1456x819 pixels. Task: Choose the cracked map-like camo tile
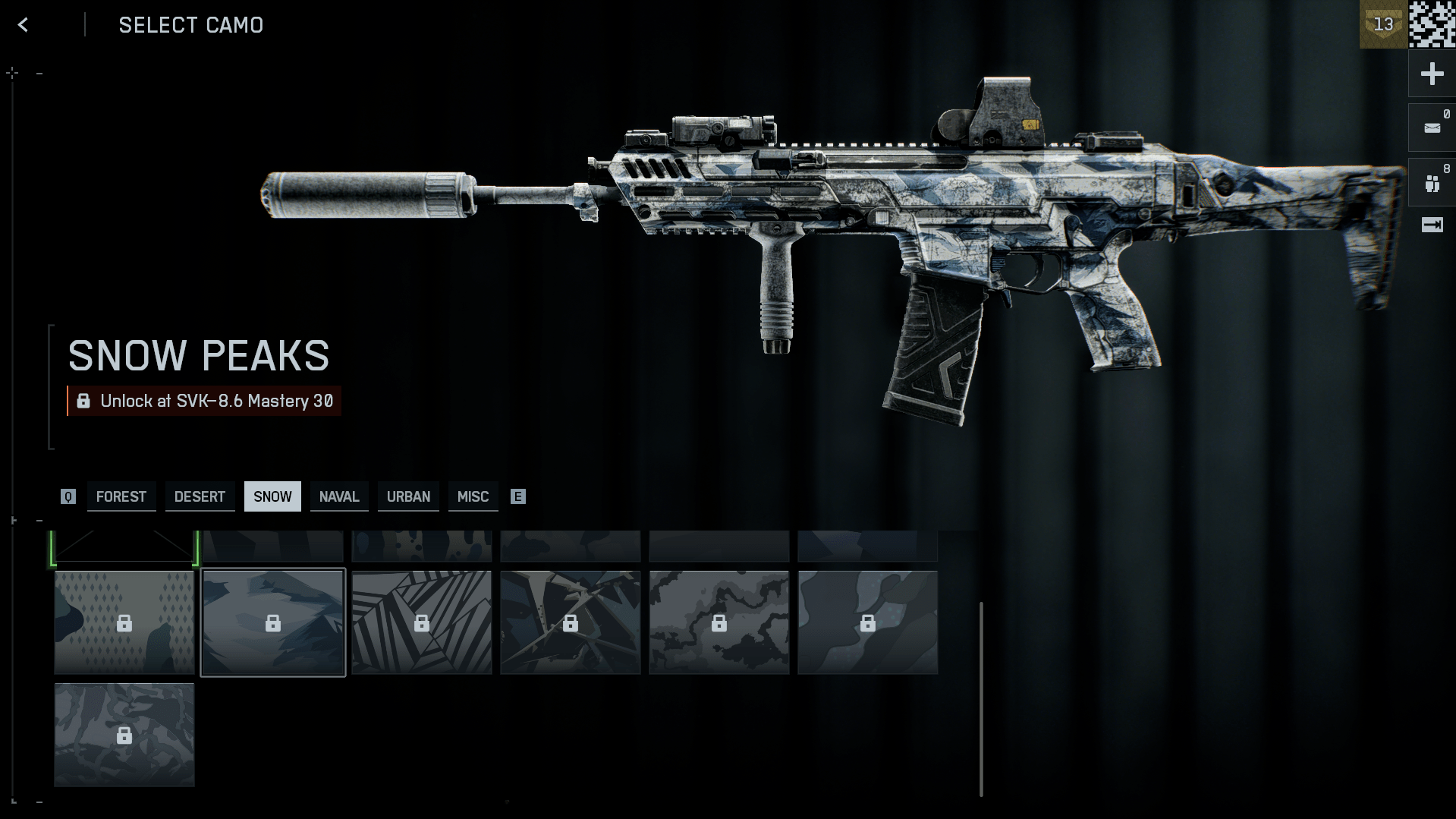(x=719, y=622)
